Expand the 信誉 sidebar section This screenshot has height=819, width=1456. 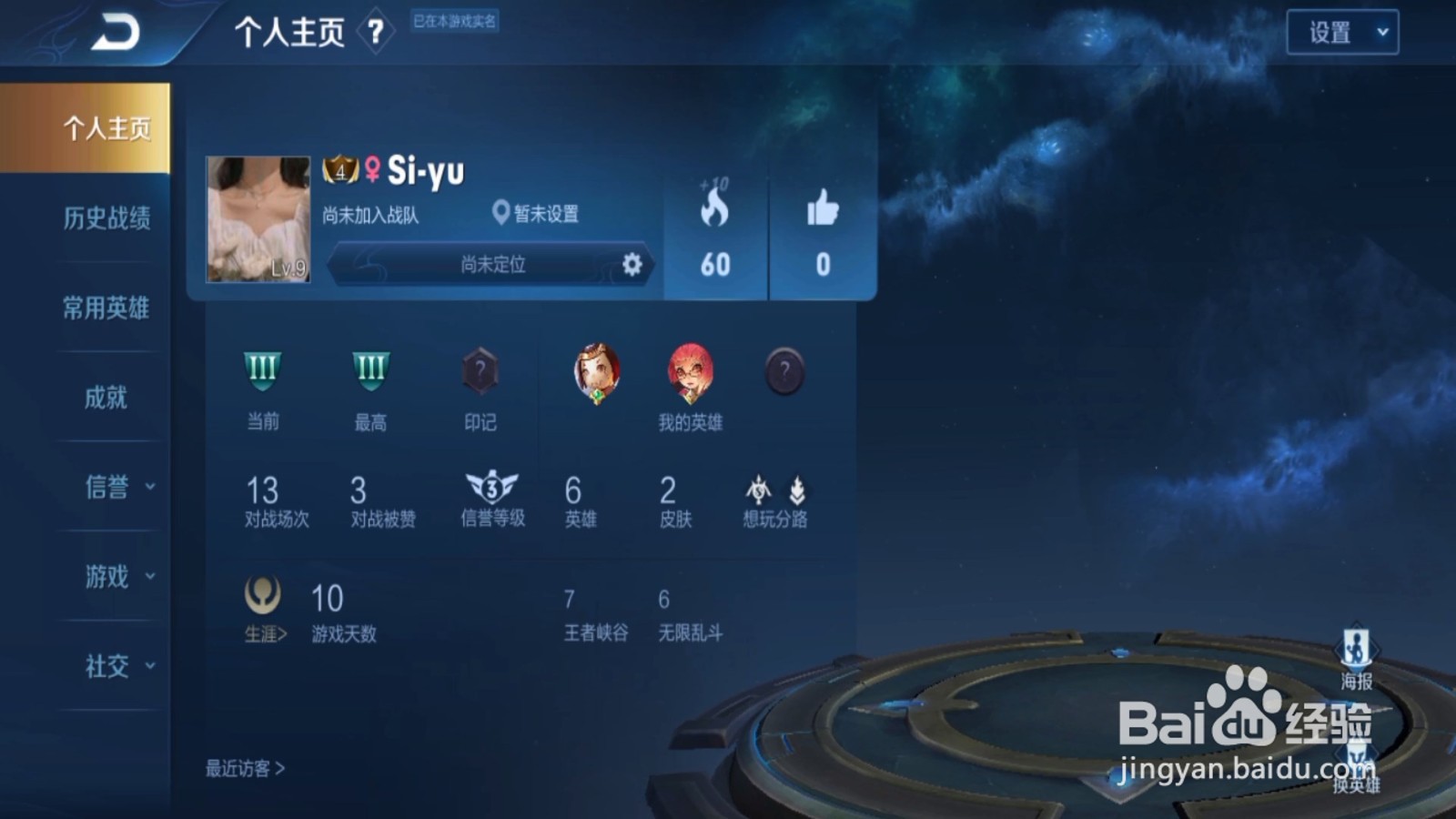point(109,487)
